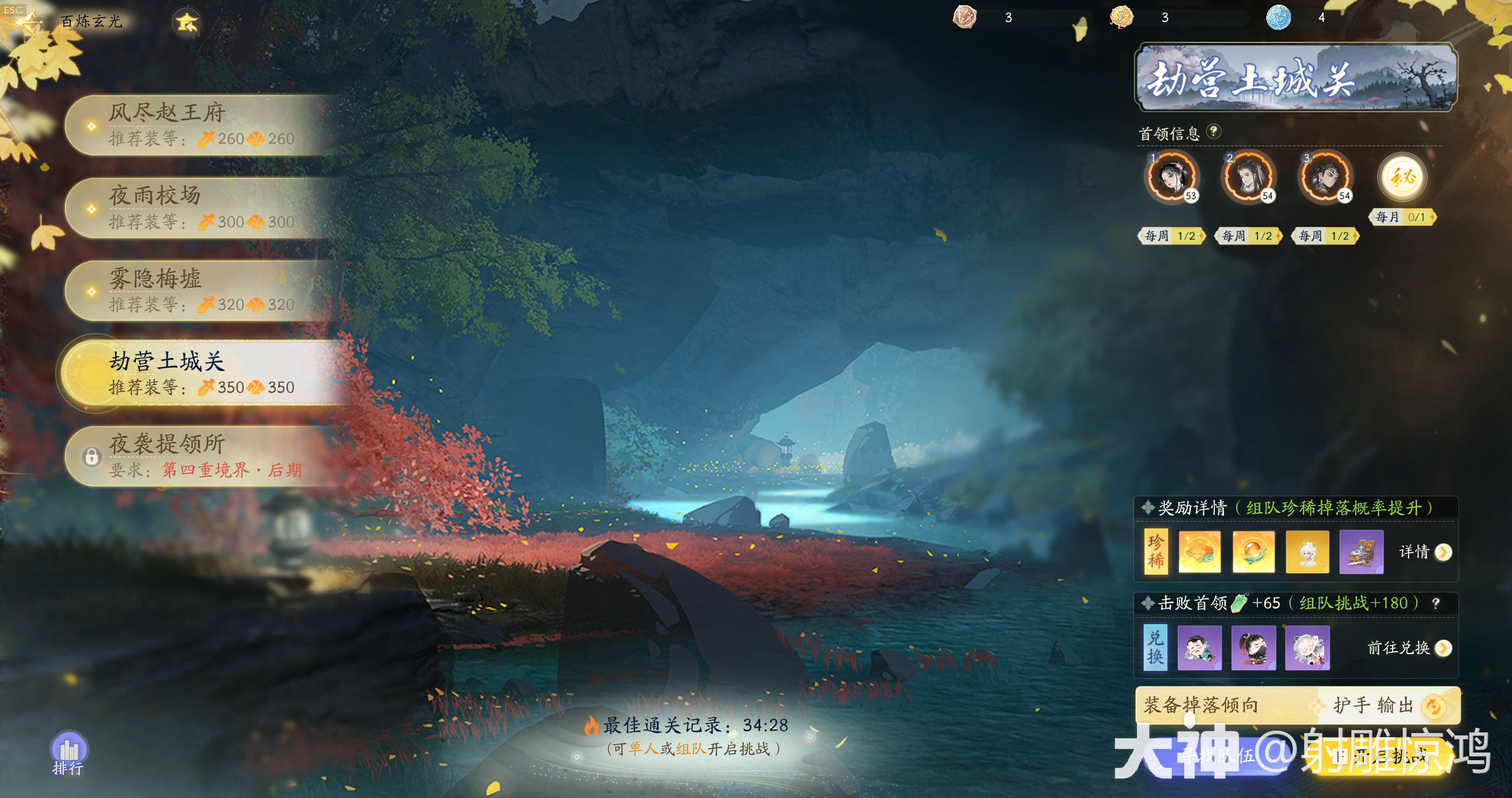The height and width of the screenshot is (798, 1512).
Task: Select the highlighted 劫营土城关 dungeon entry
Action: pyautogui.click(x=201, y=373)
